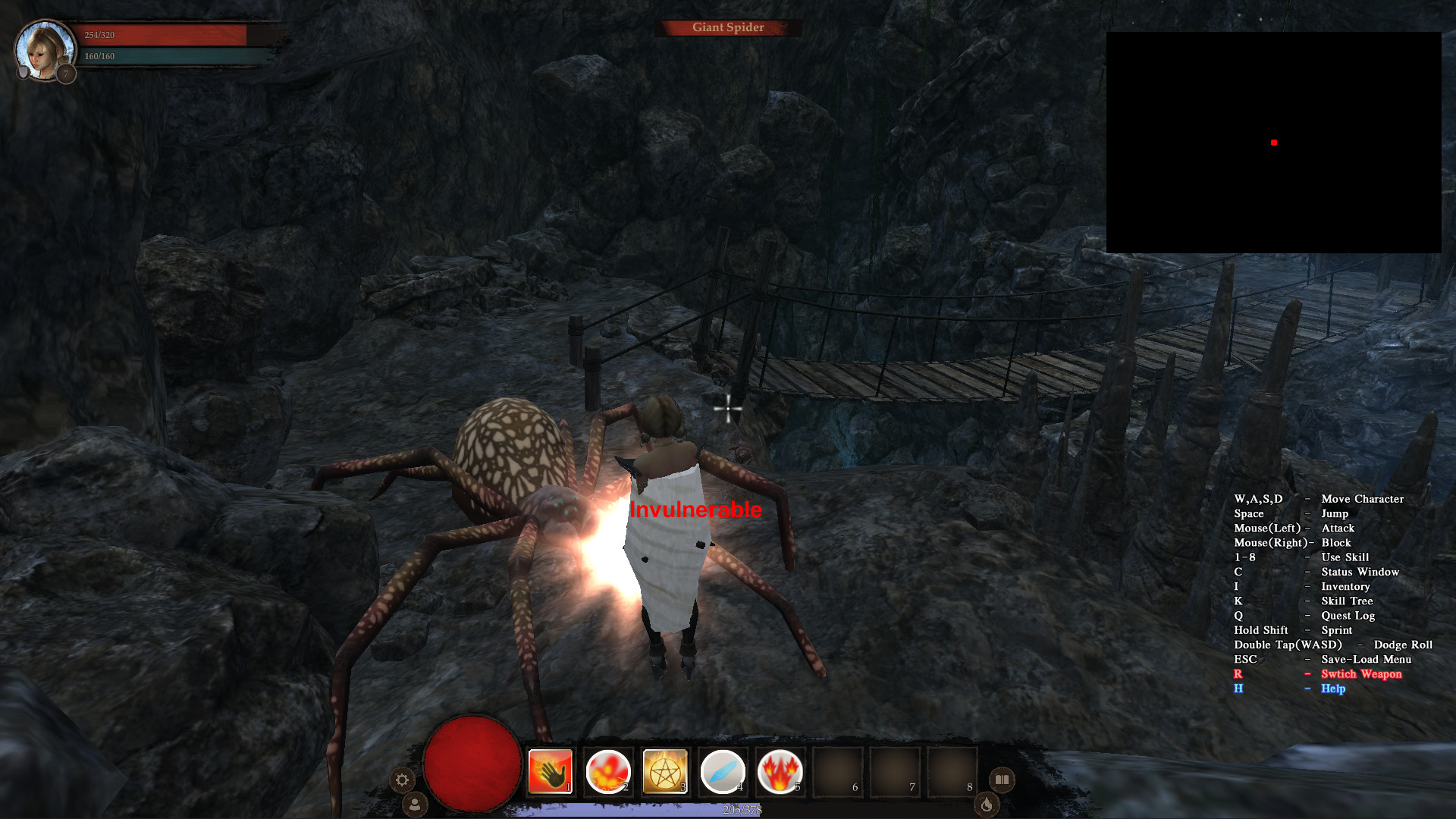Click the red dot on the minimap
This screenshot has width=1456, height=819.
coord(1273,141)
